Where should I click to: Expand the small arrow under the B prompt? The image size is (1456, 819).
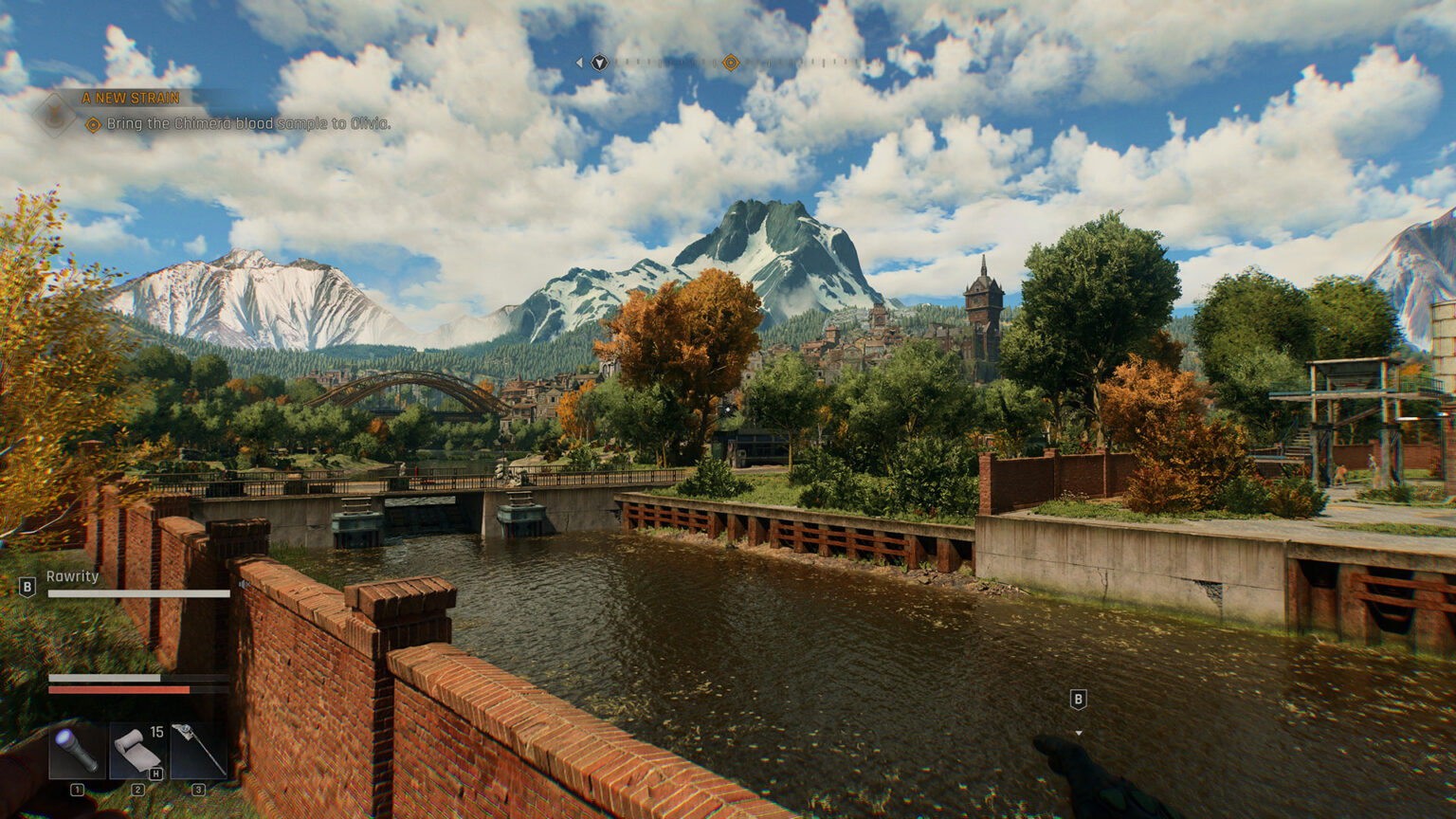point(1079,732)
